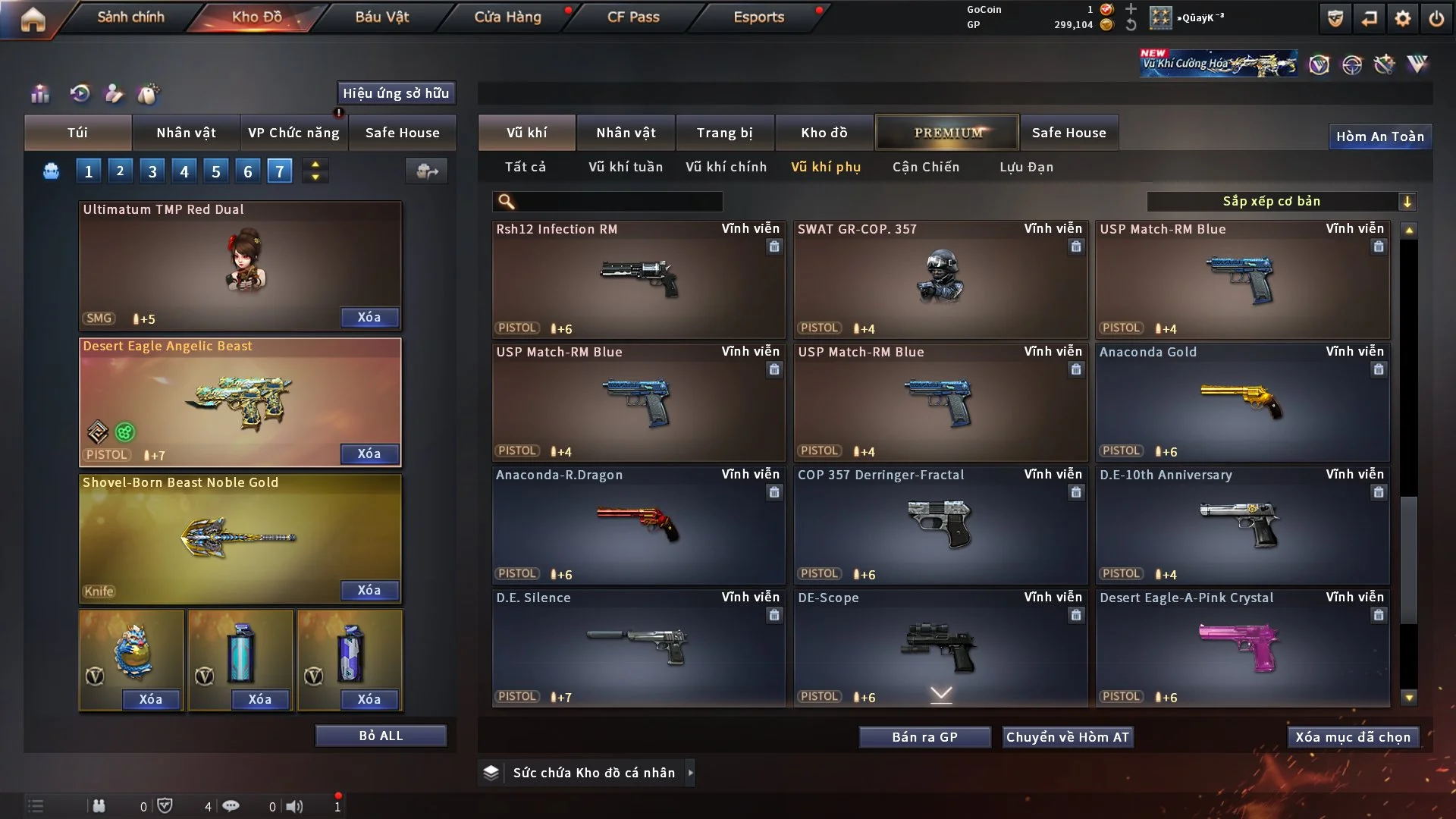Click the Bán ra GP button

coord(924,737)
